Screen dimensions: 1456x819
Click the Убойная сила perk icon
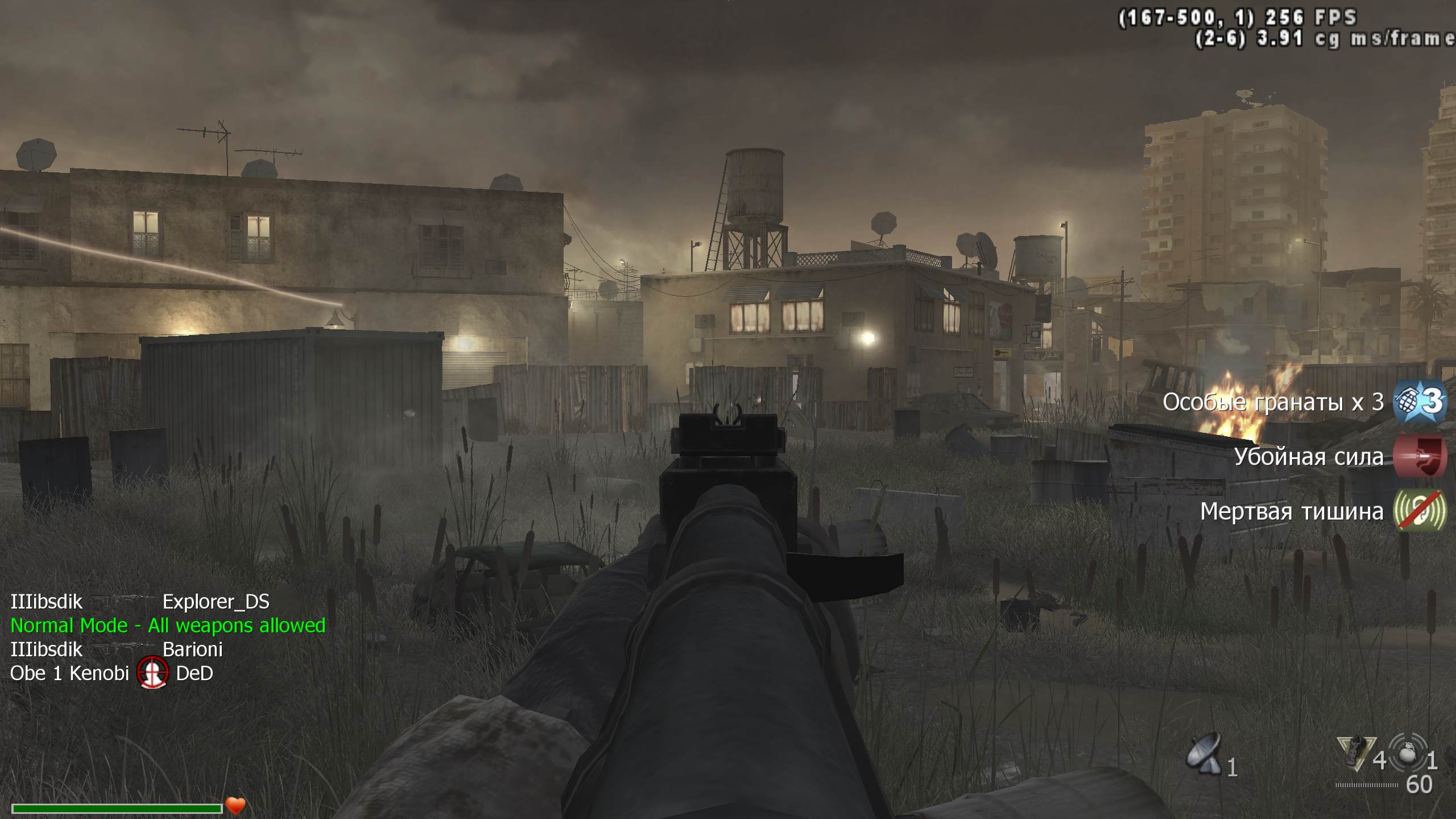click(1420, 456)
